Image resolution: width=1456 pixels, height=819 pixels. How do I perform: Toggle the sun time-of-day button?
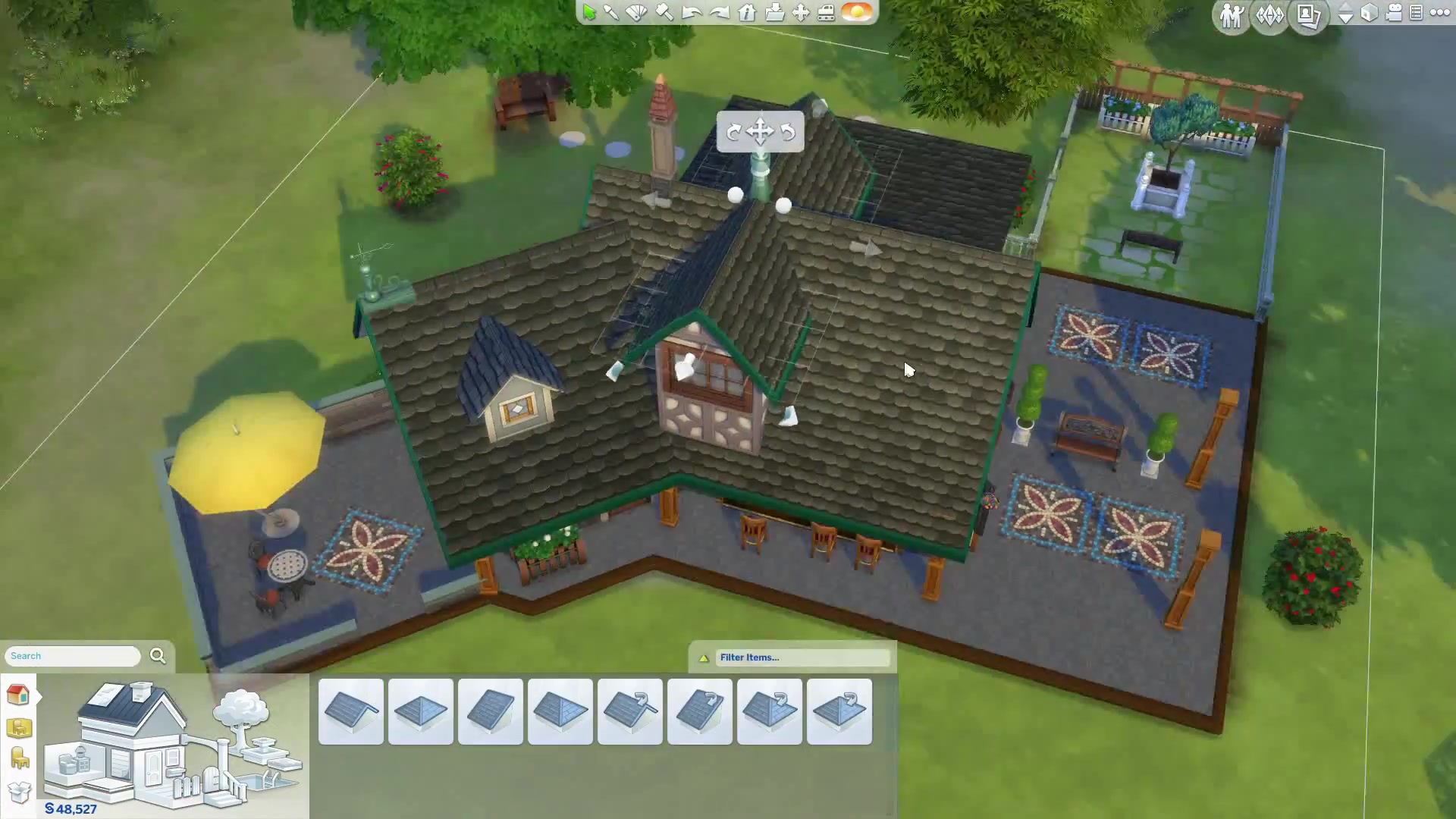[857, 12]
